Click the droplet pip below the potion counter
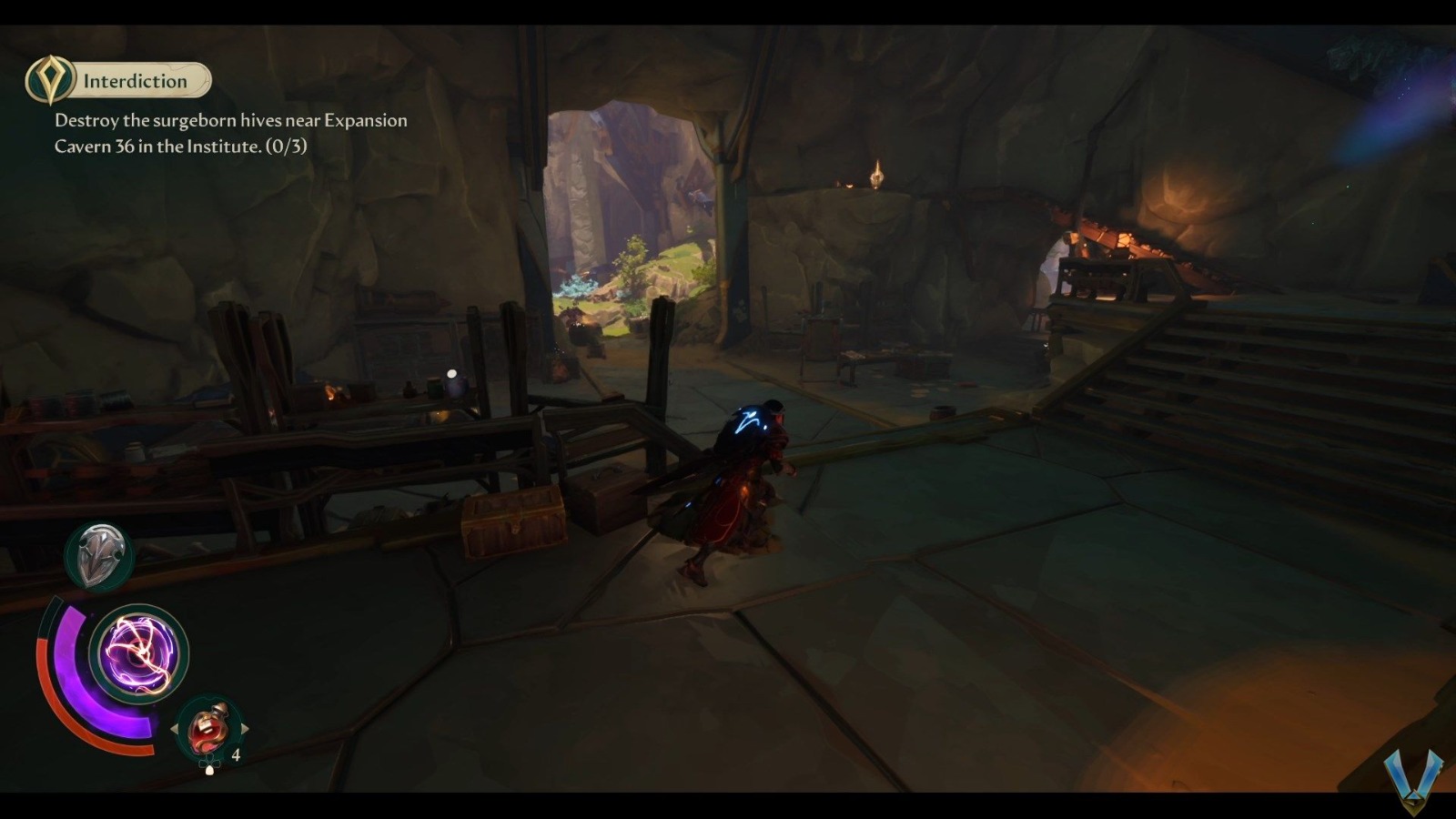1456x819 pixels. click(x=211, y=770)
